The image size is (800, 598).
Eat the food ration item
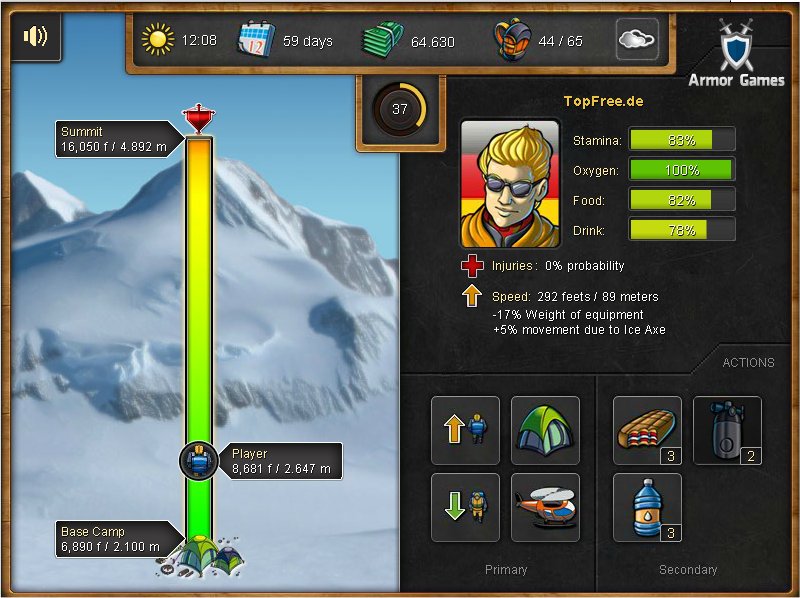647,430
